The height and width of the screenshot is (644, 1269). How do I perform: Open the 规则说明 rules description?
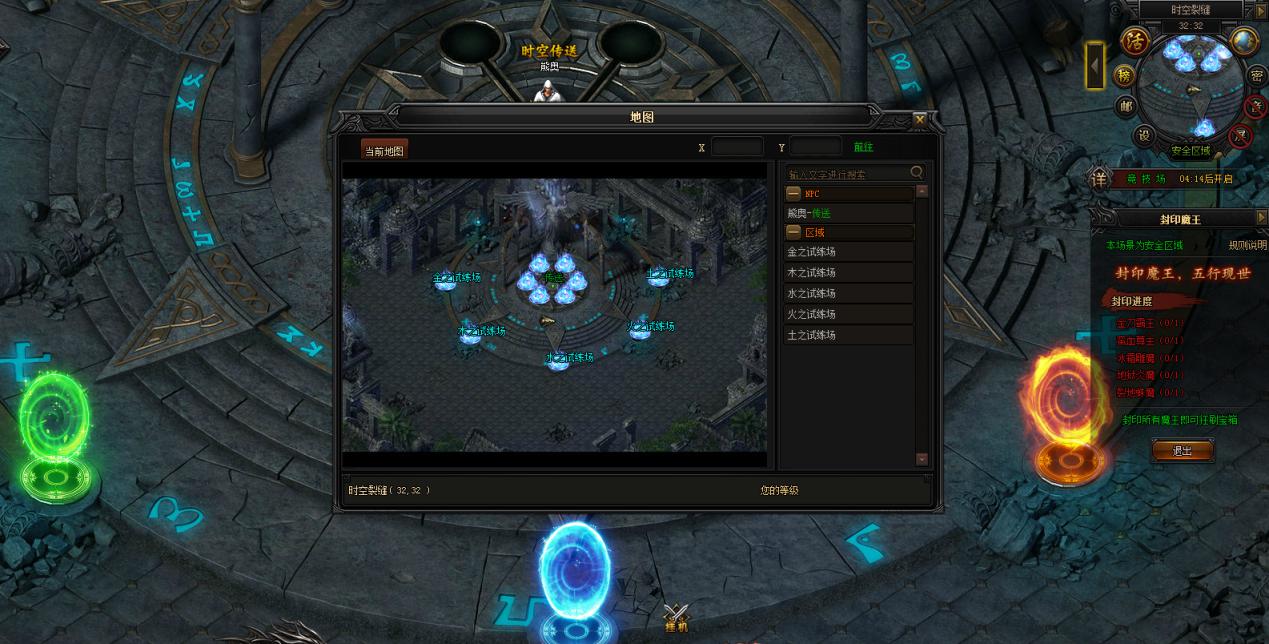[x=1247, y=245]
